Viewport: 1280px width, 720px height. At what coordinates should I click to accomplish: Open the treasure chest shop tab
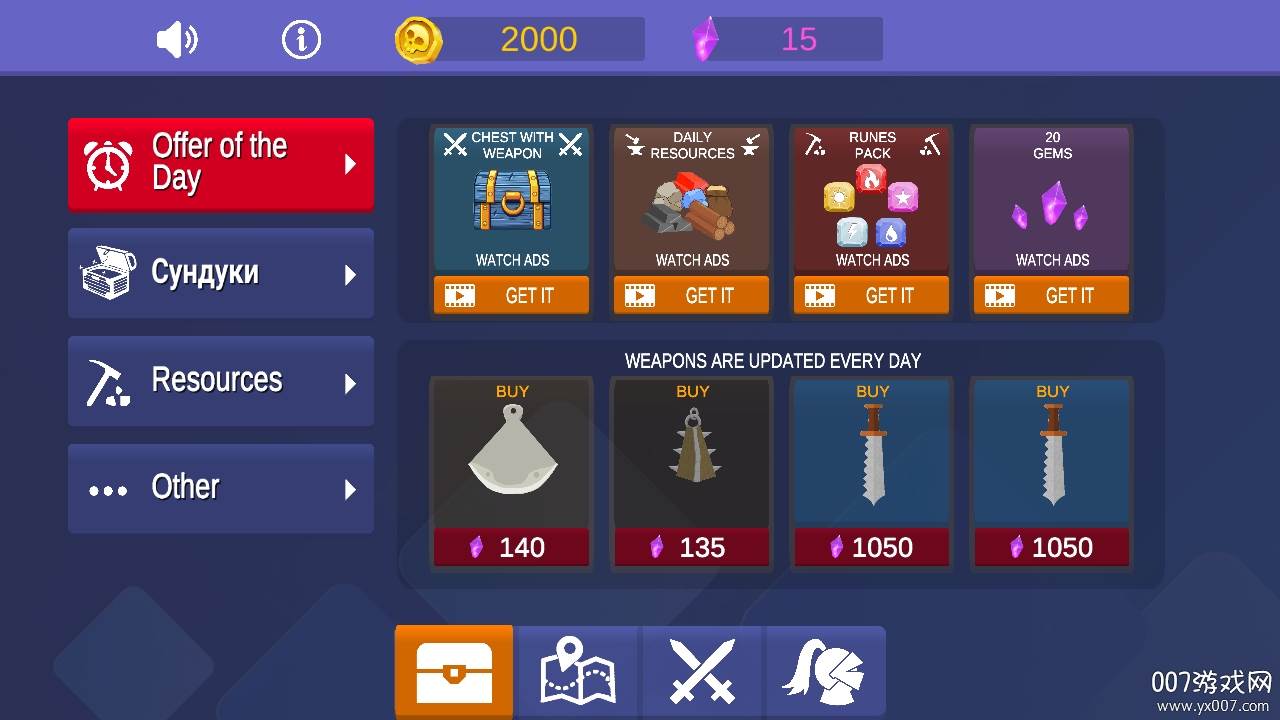coord(454,672)
